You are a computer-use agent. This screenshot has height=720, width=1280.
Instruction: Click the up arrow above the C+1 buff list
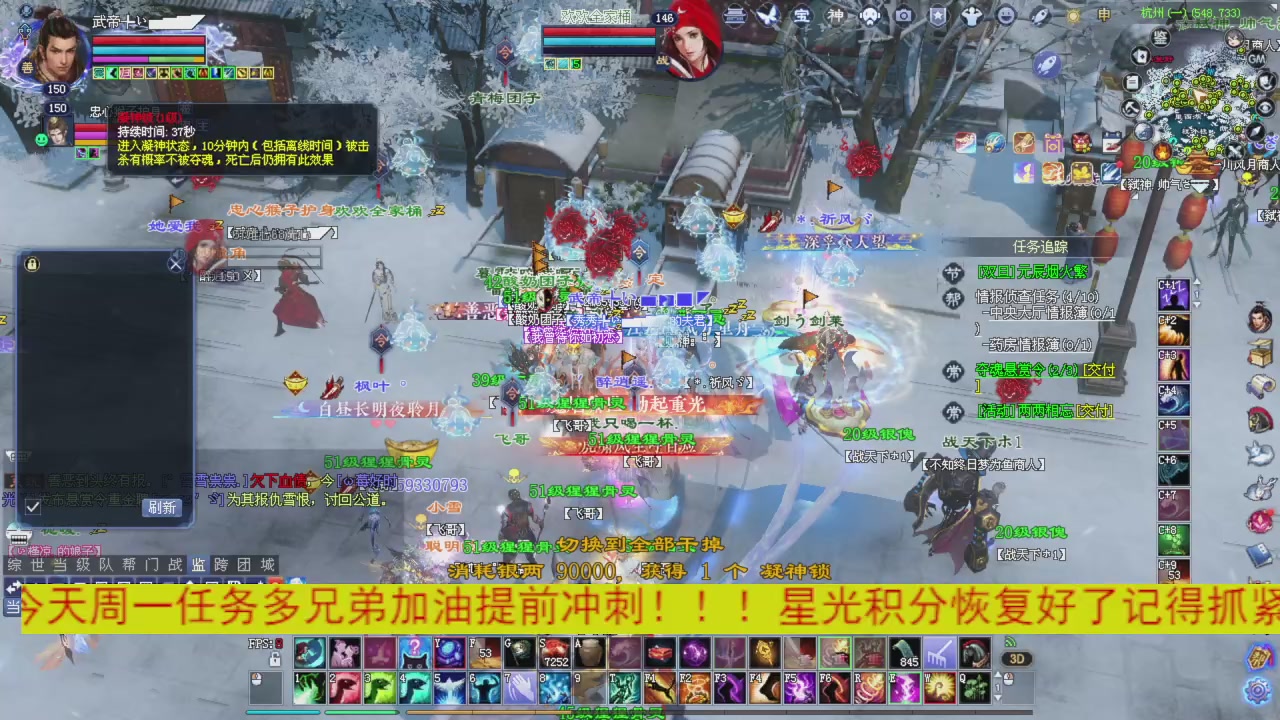[x=1199, y=282]
